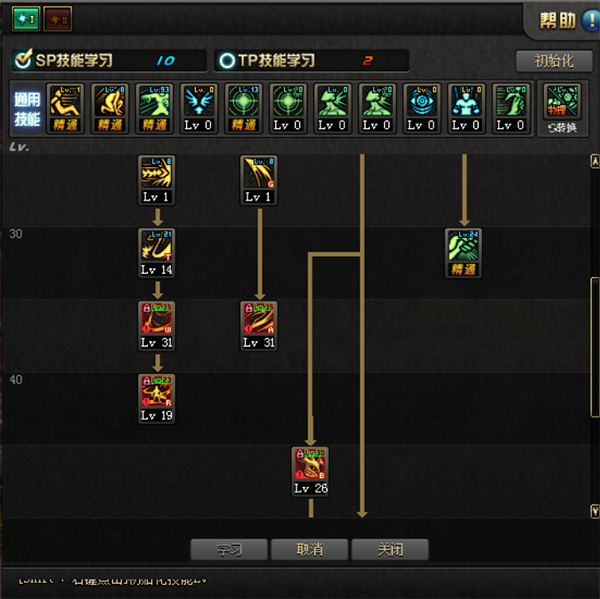600x599 pixels.
Task: Choose the 取消 cancel button
Action: coord(309,550)
